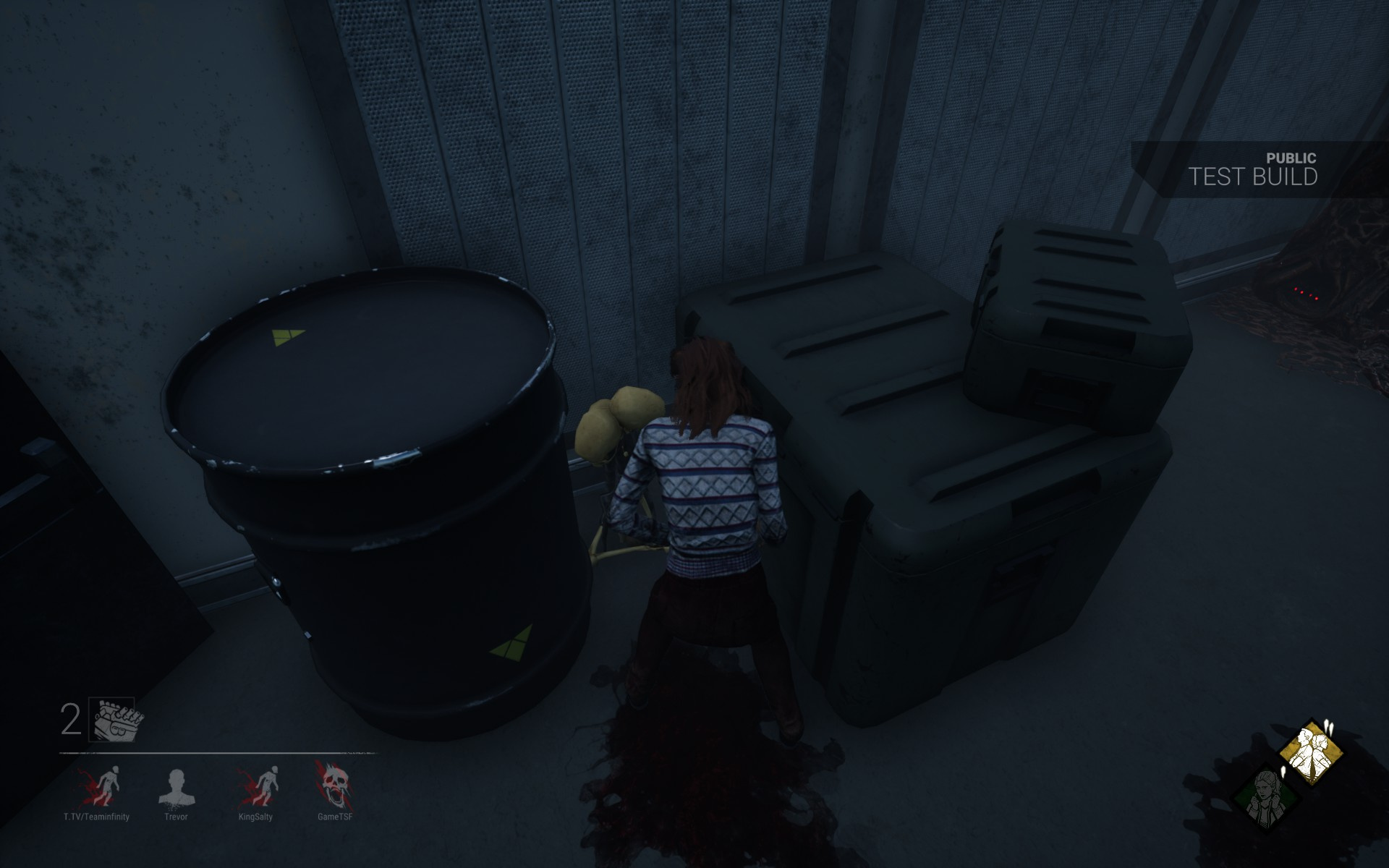Select the lit yellow teamwork perk diamond
Image resolution: width=1389 pixels, height=868 pixels.
coord(1312,753)
